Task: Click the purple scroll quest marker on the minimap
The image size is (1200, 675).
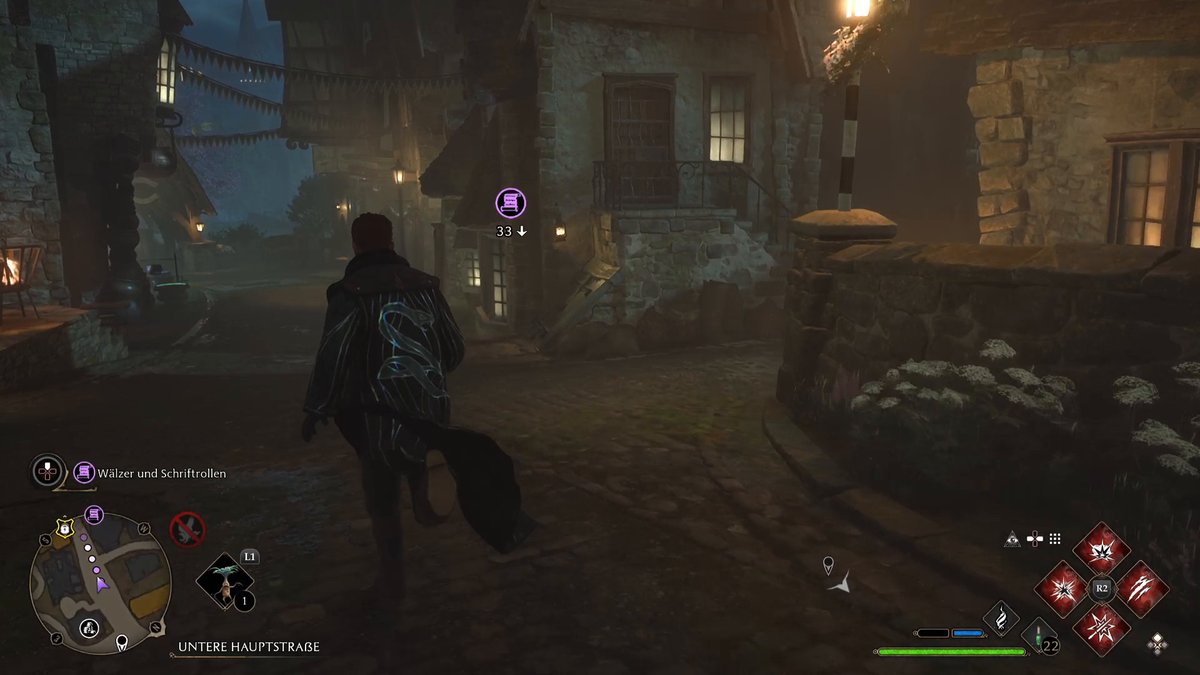Action: click(x=94, y=515)
